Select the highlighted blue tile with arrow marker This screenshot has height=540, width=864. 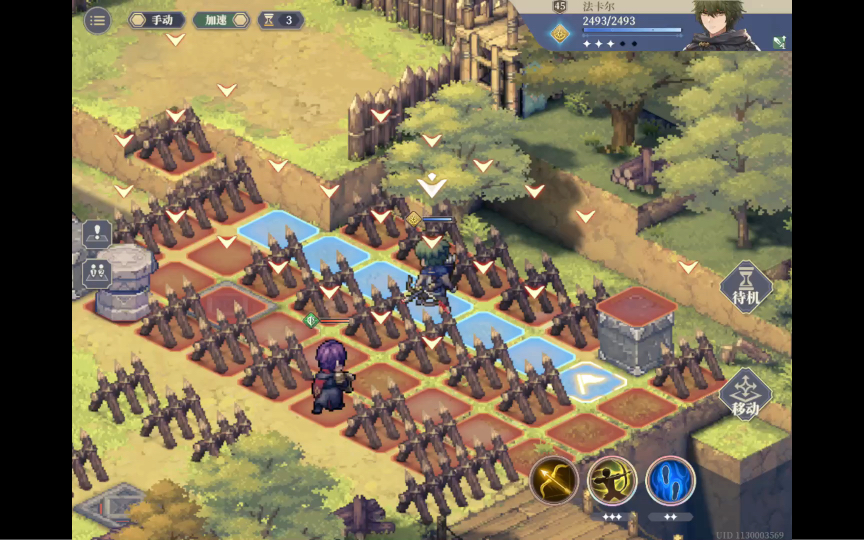(592, 381)
